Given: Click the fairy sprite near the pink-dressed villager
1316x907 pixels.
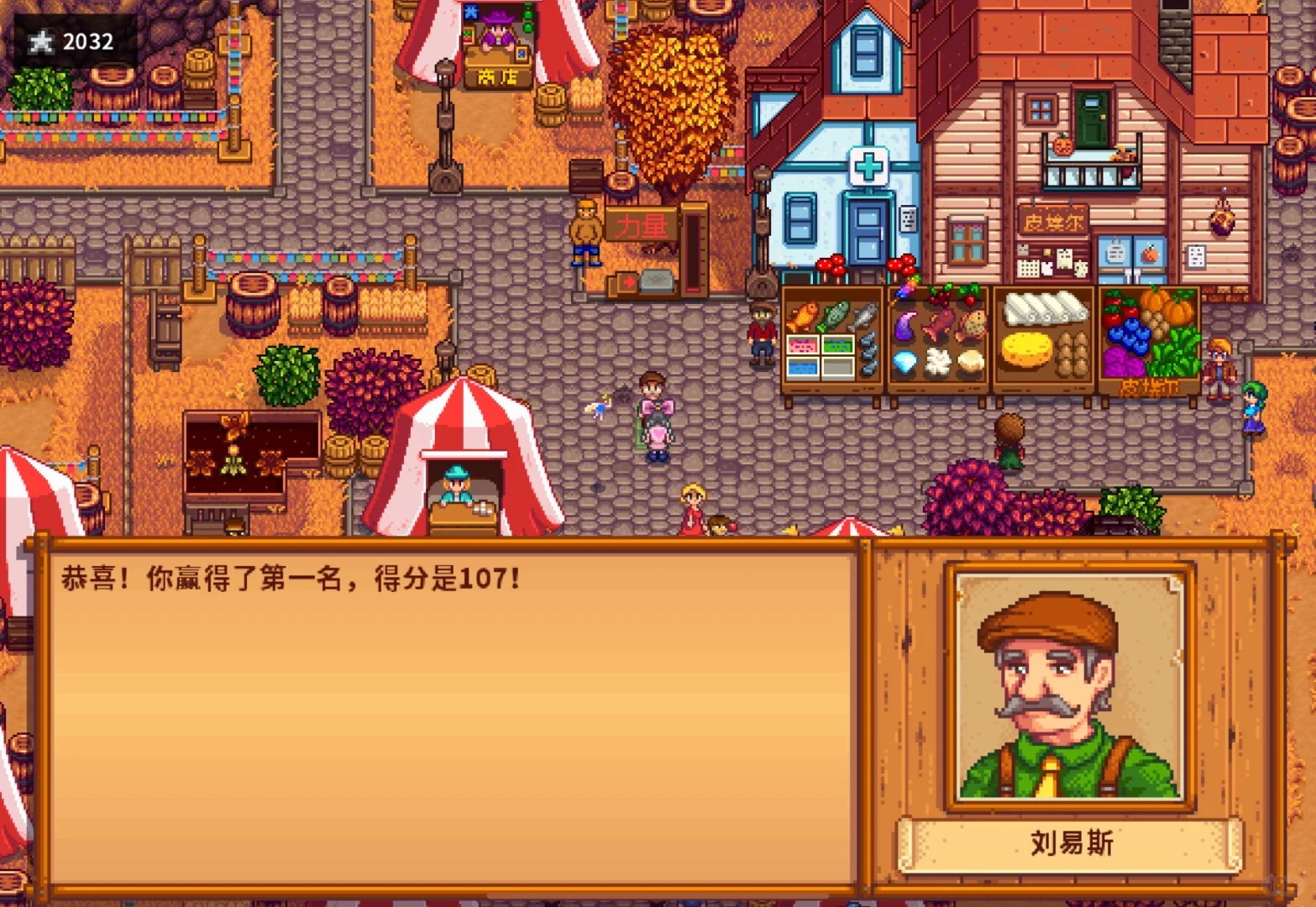Looking at the screenshot, I should (602, 406).
